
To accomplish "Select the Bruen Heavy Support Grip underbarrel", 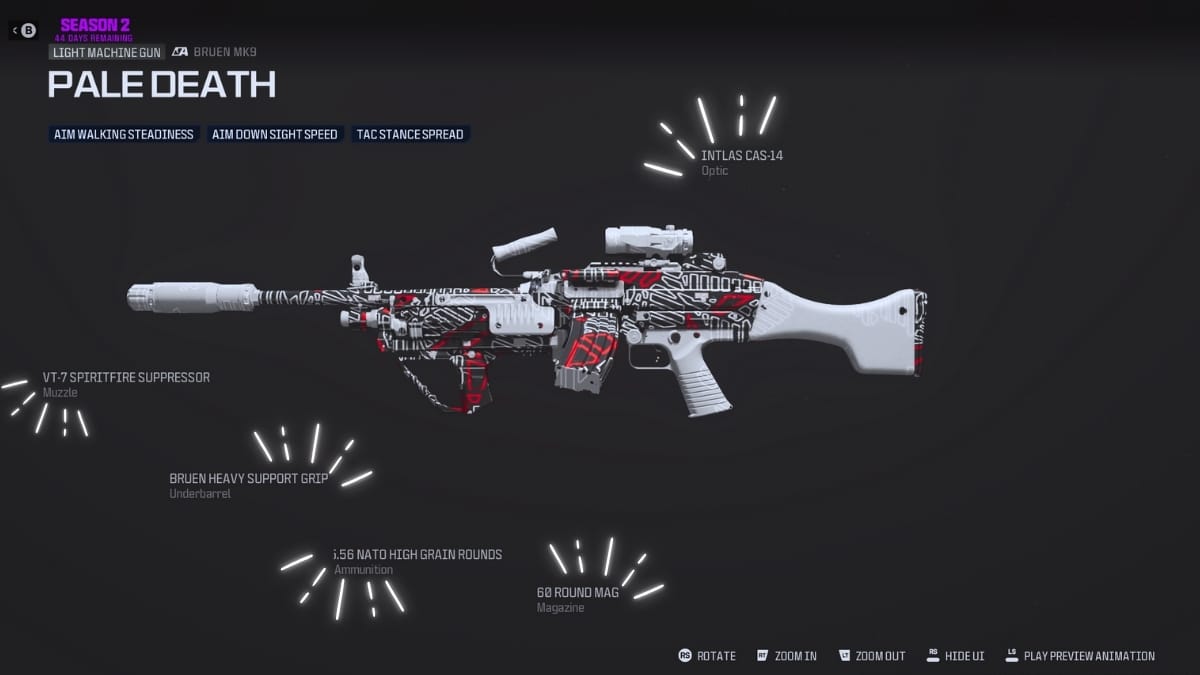I will [x=249, y=478].
